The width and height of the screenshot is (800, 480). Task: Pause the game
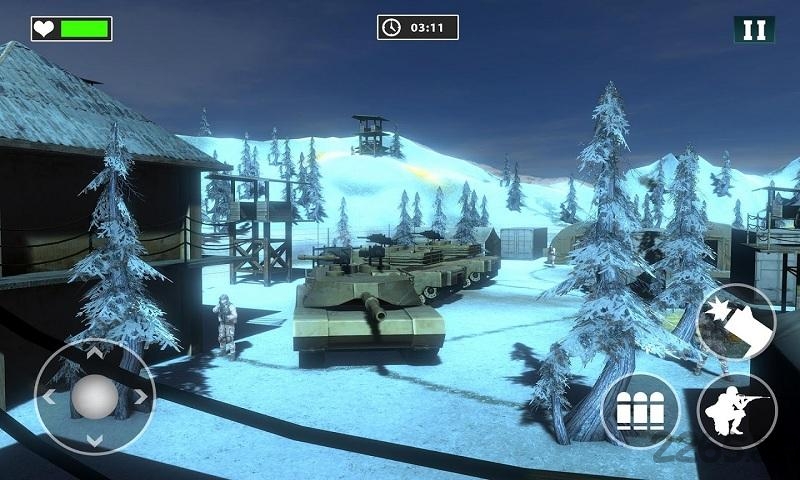(754, 29)
